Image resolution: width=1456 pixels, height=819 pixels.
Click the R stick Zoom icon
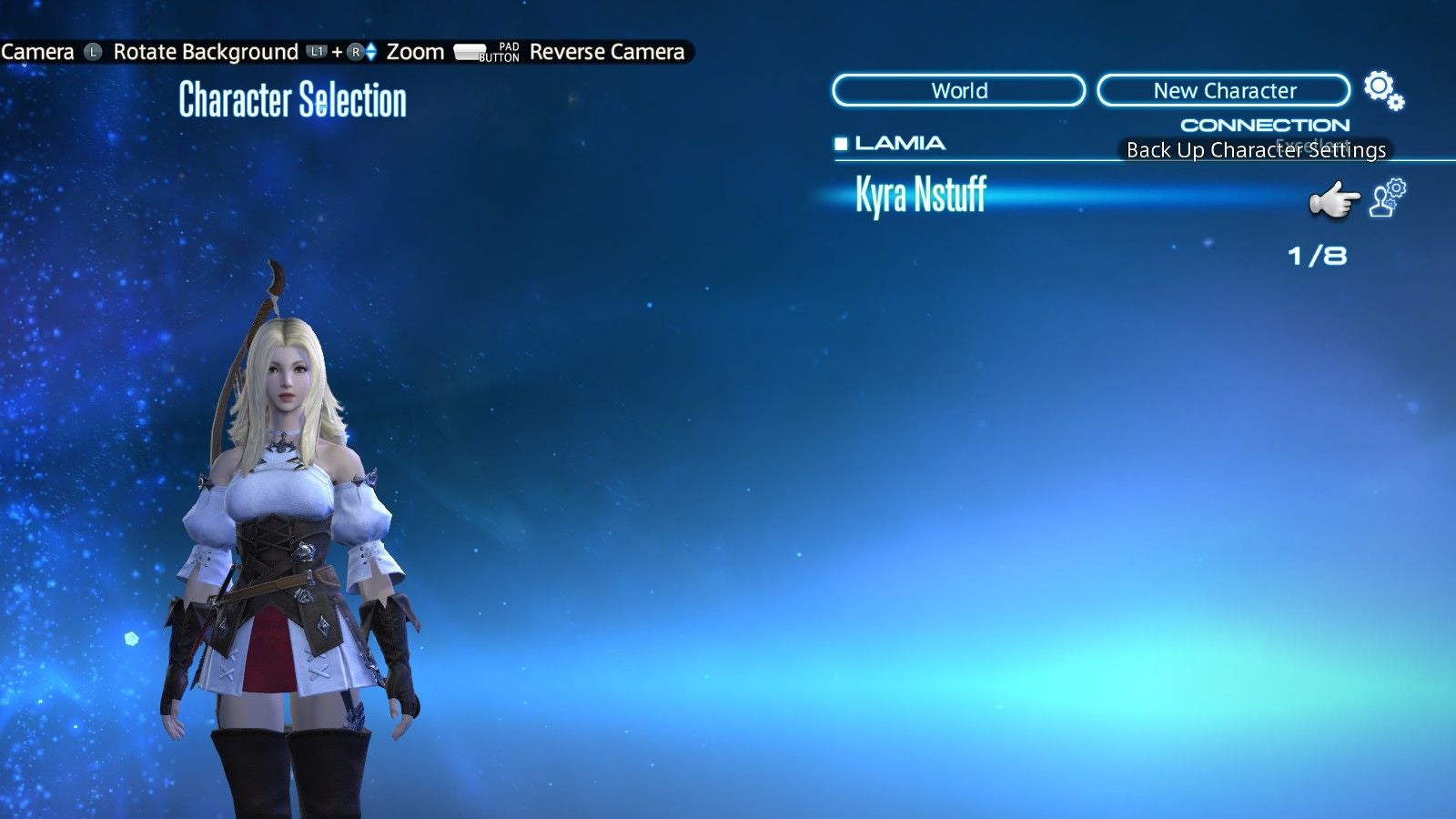pyautogui.click(x=355, y=52)
